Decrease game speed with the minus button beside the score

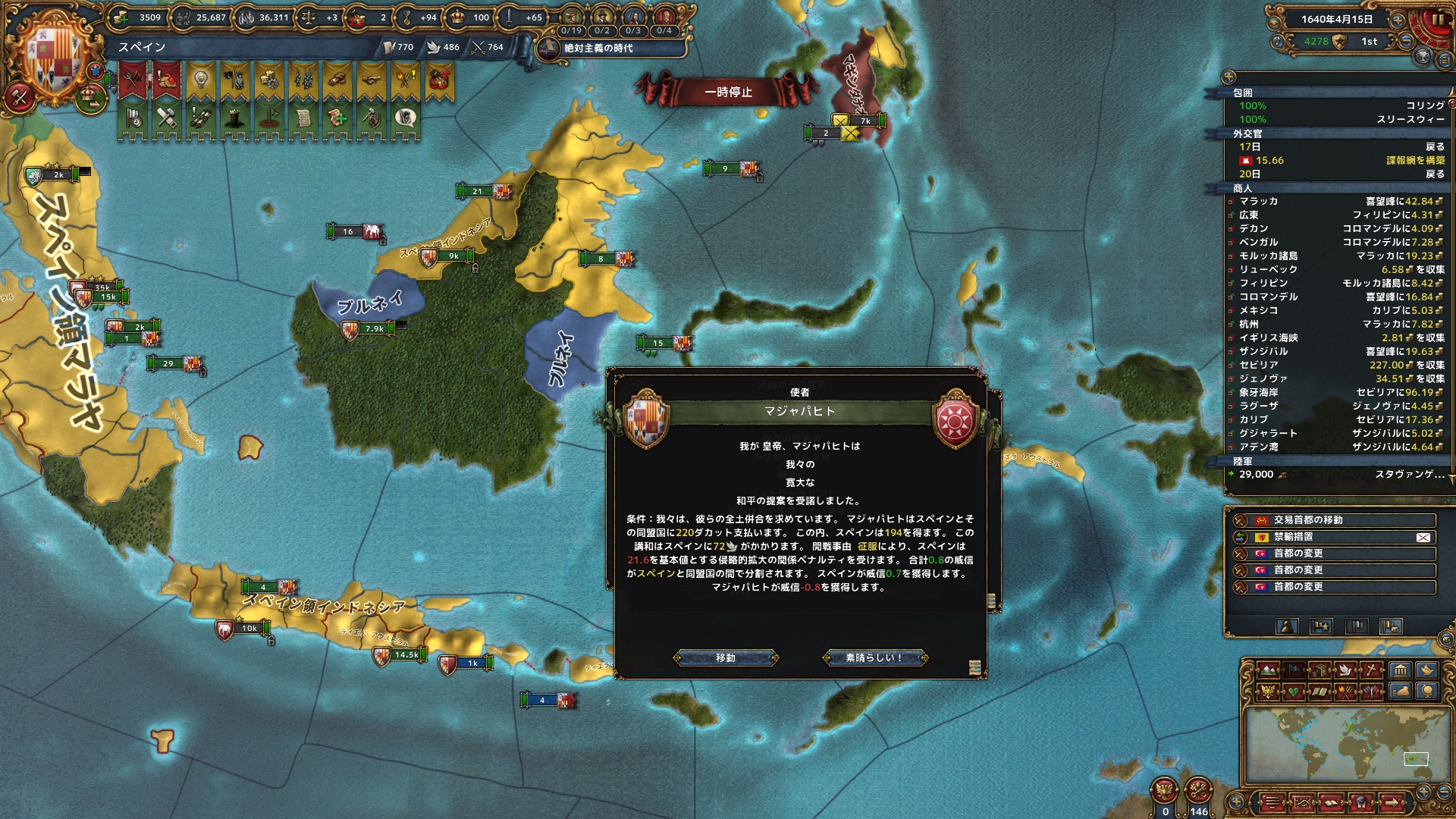tap(1407, 41)
